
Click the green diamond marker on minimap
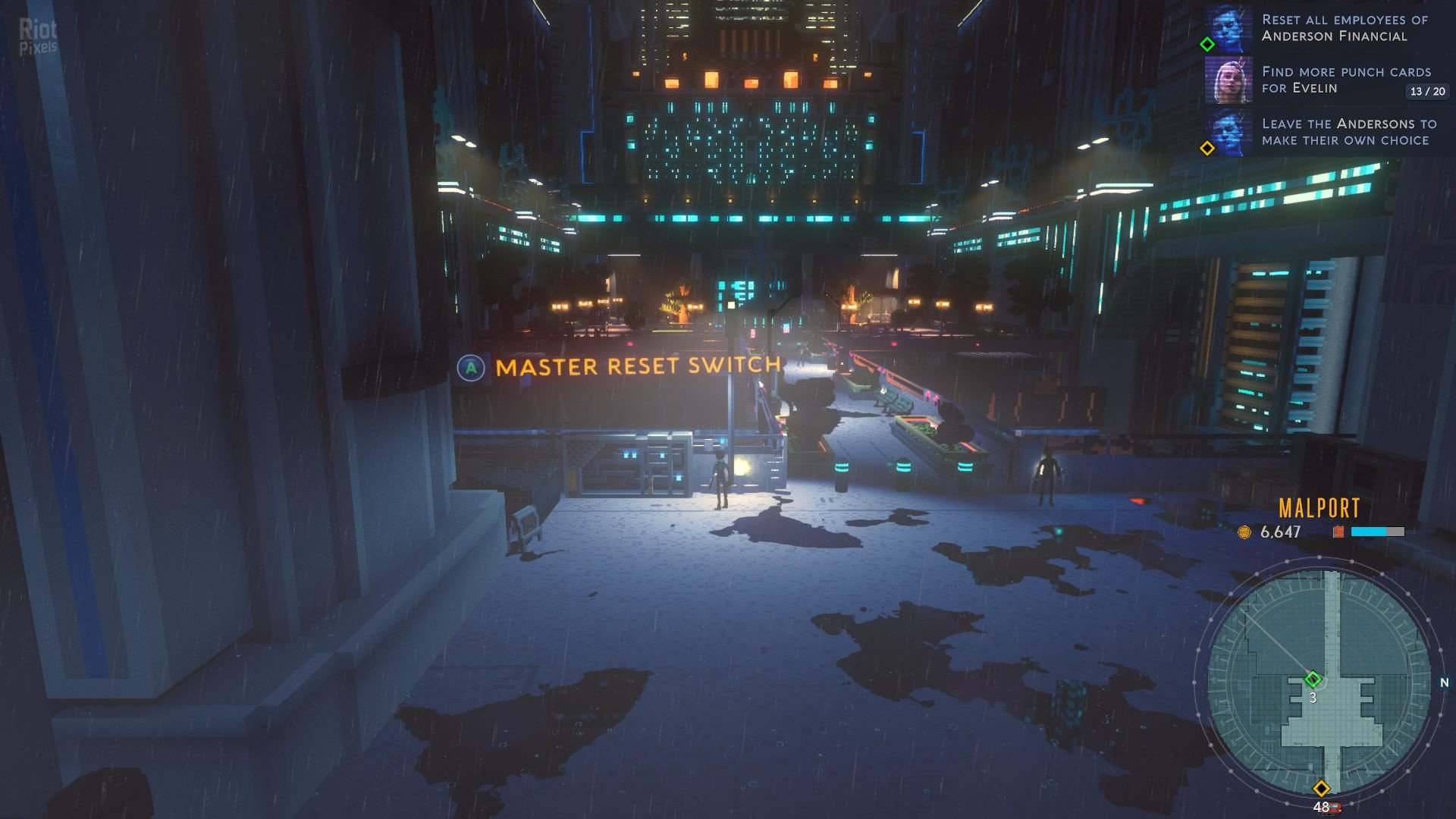click(1313, 679)
